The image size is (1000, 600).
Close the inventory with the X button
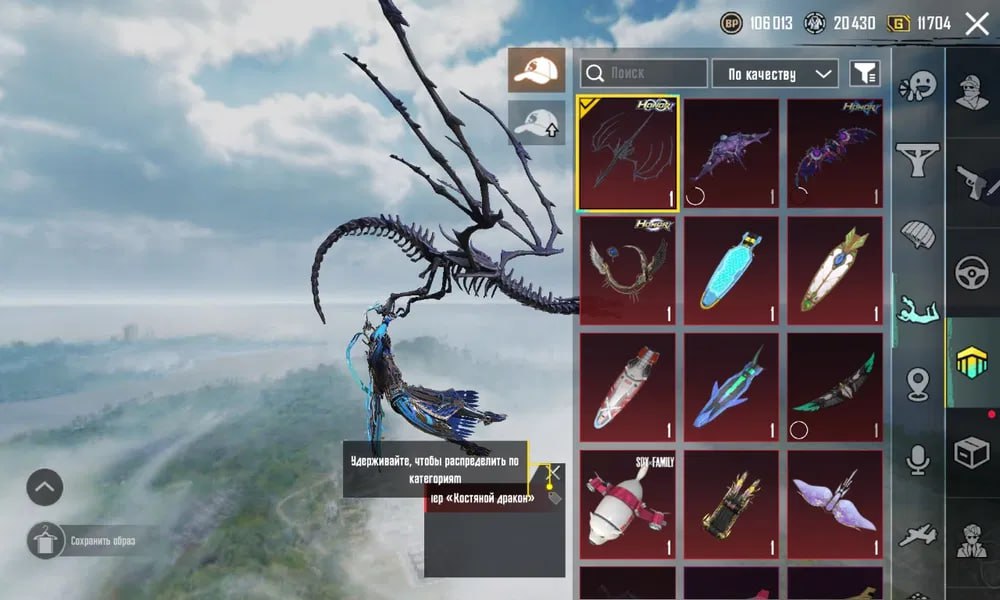pos(976,24)
